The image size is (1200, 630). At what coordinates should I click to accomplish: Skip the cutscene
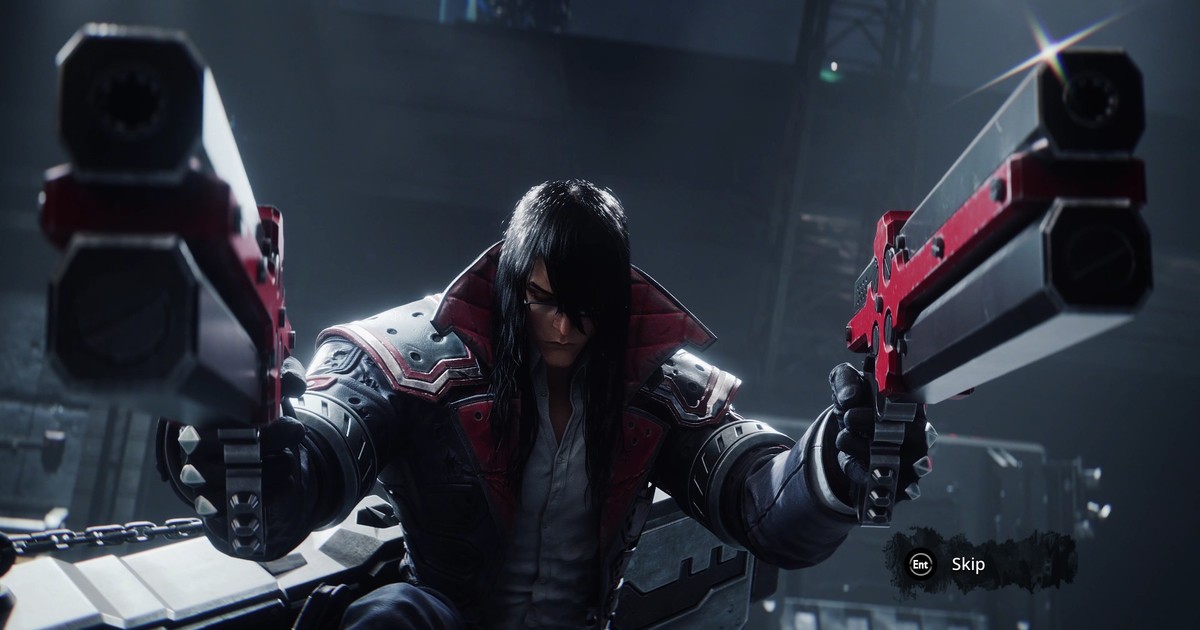pyautogui.click(x=966, y=564)
